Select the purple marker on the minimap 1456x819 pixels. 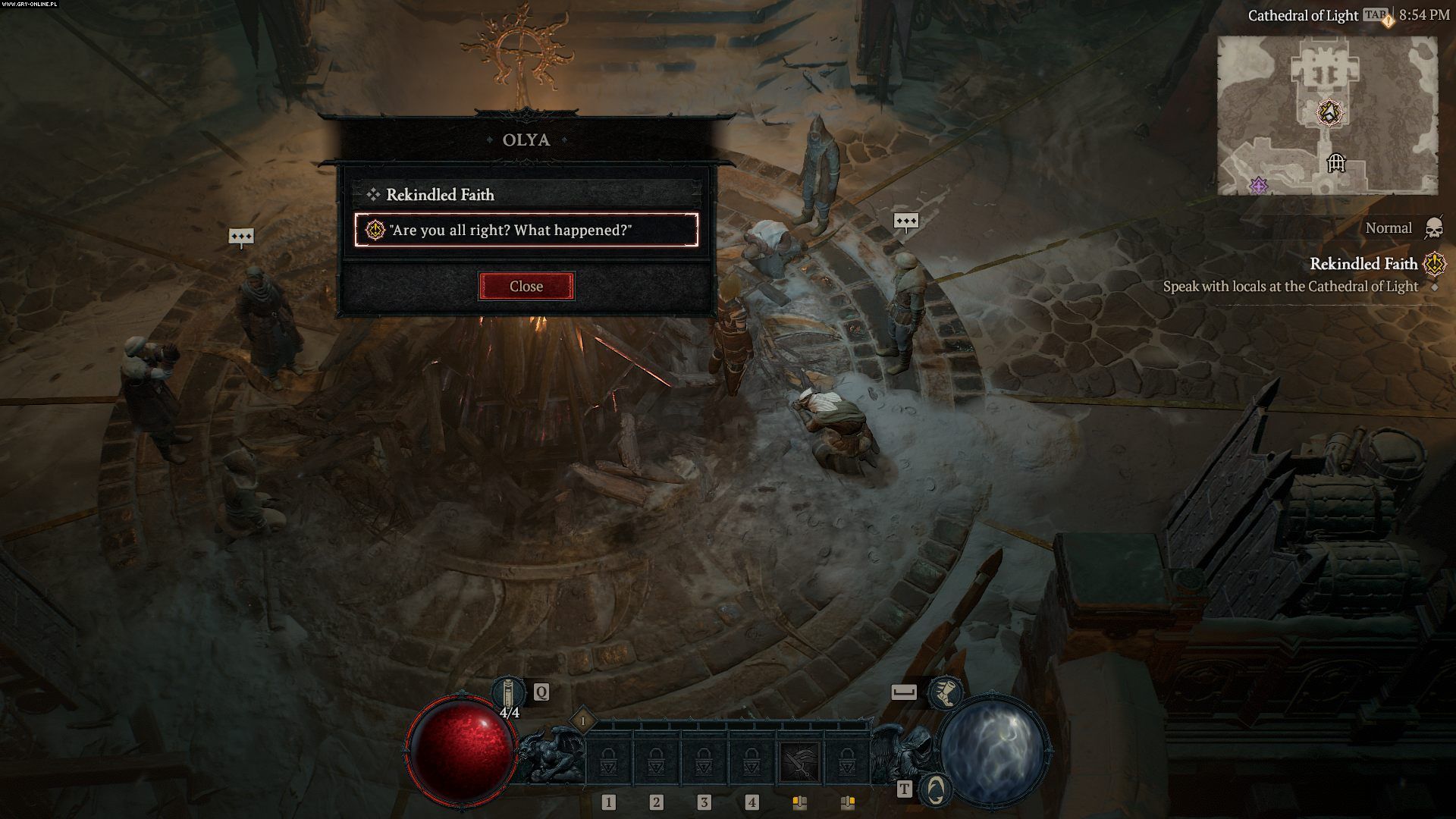point(1259,184)
